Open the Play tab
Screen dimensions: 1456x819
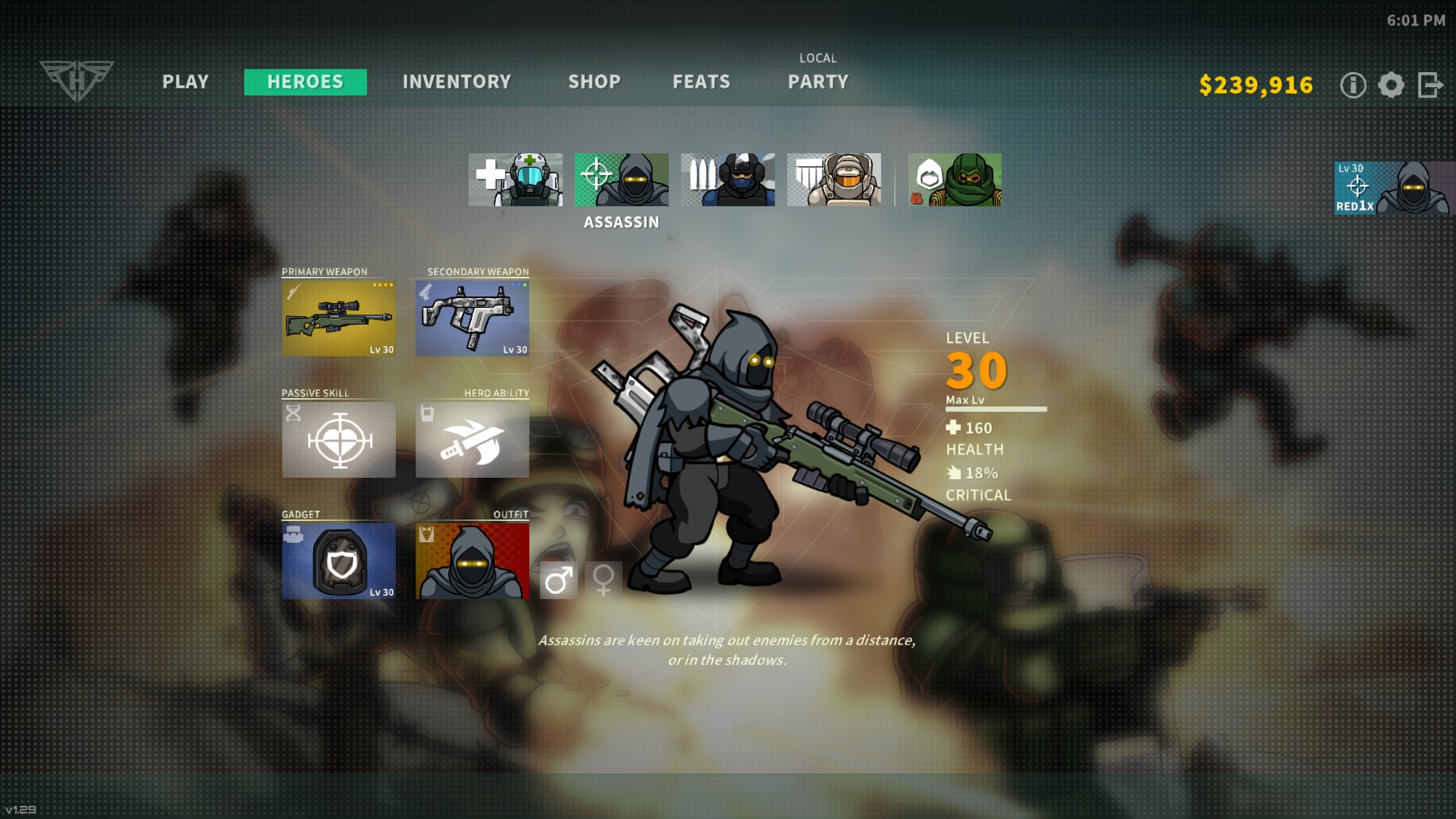click(185, 82)
